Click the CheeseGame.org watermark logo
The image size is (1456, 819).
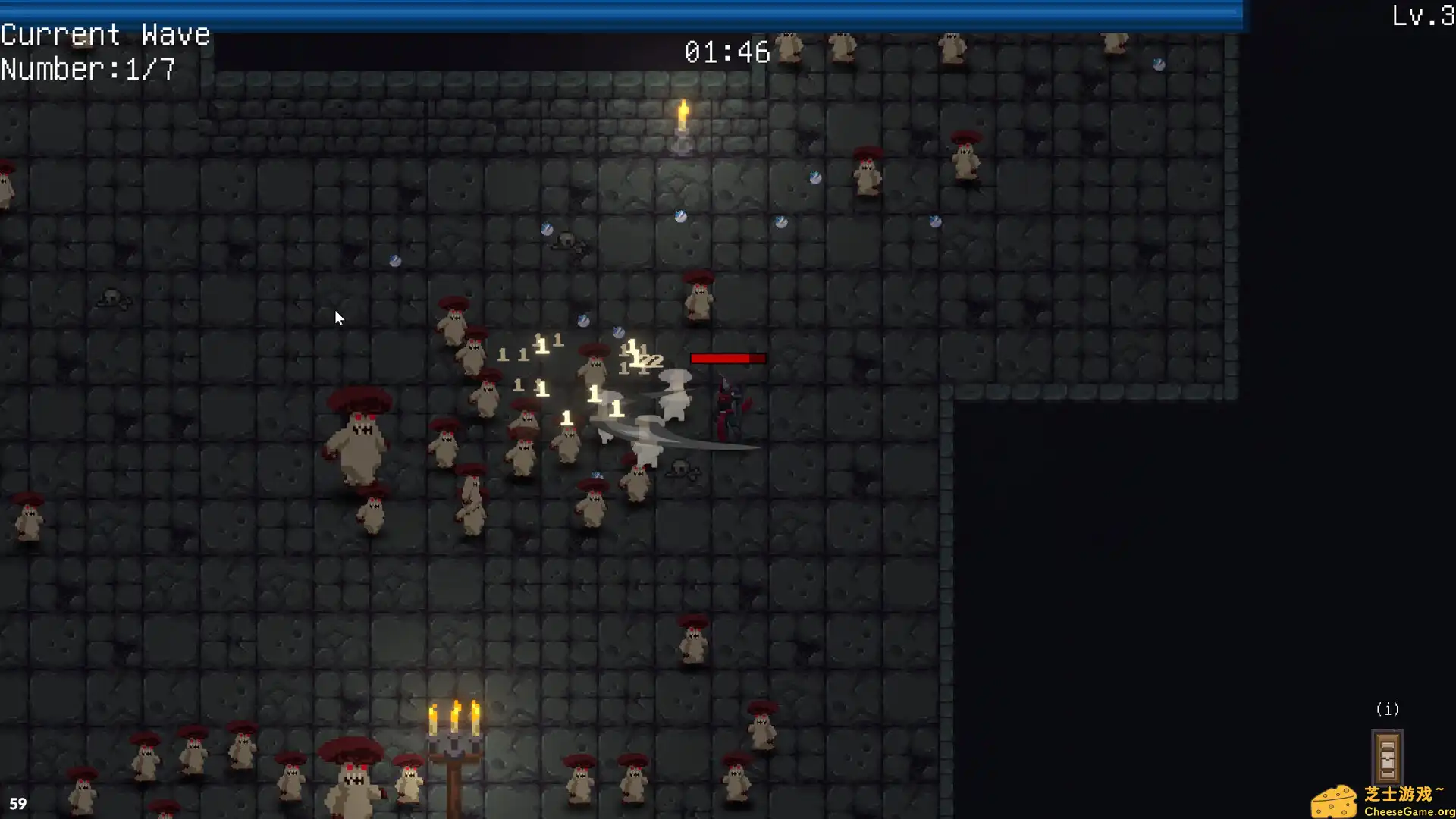pos(1382,802)
